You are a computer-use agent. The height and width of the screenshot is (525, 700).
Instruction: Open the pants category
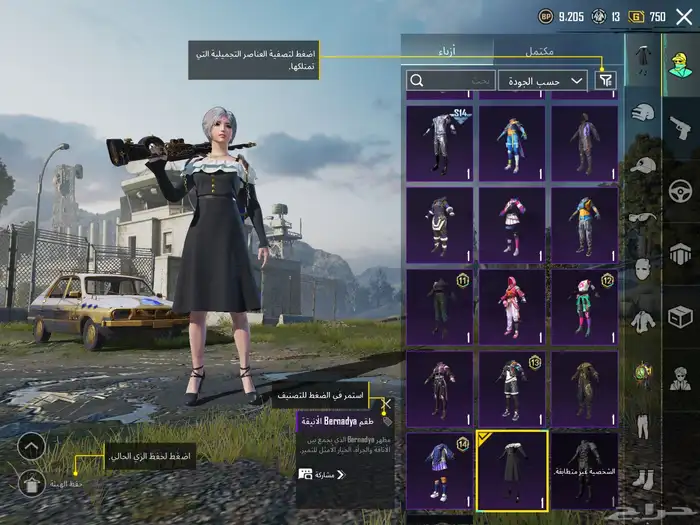(642, 425)
